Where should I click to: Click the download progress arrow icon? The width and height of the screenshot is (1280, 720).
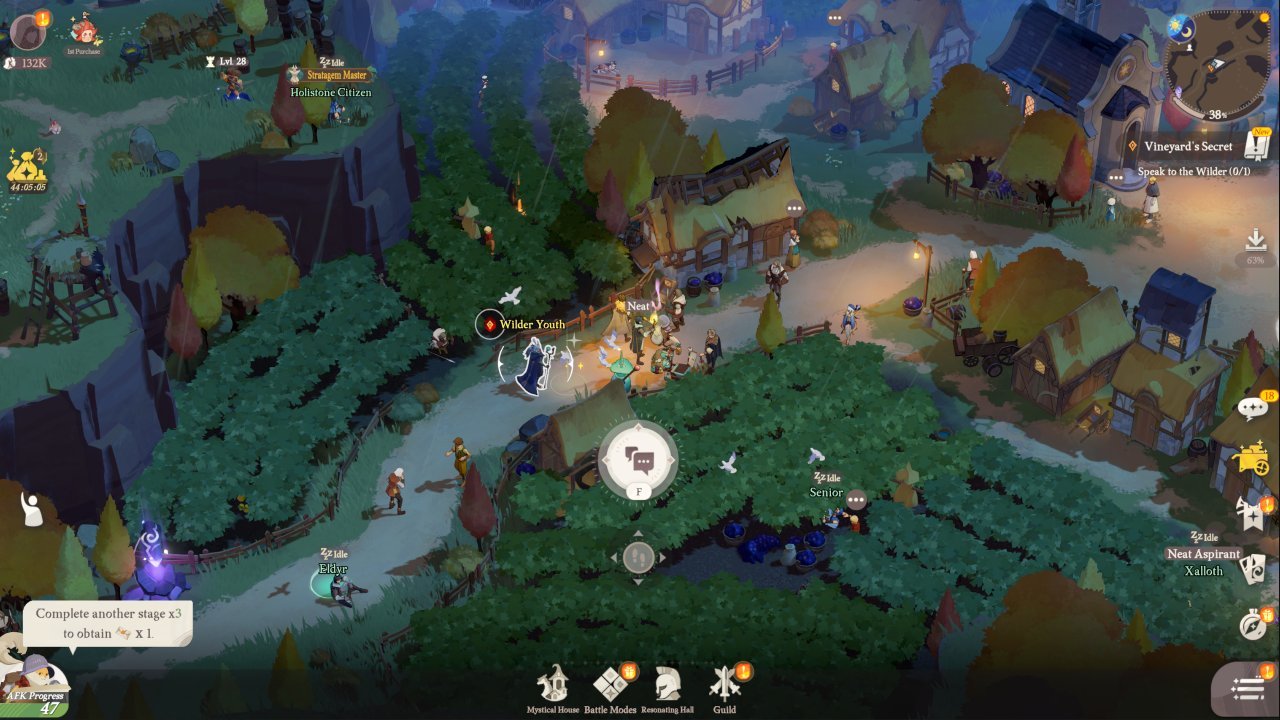[1256, 241]
